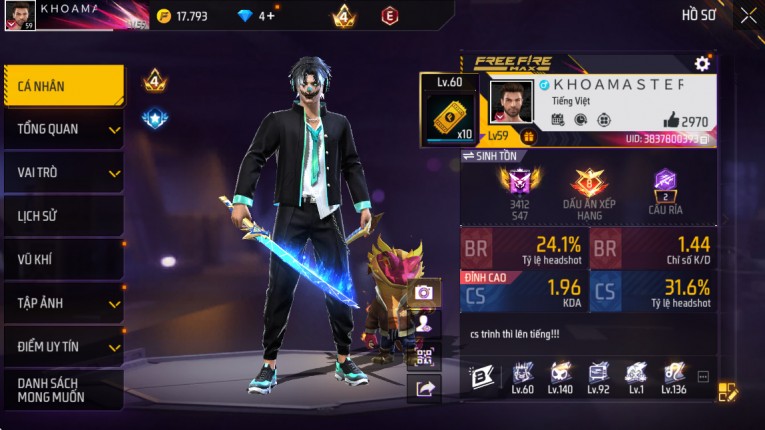This screenshot has width=765, height=430.
Task: Close the profile screen with X
Action: (748, 15)
